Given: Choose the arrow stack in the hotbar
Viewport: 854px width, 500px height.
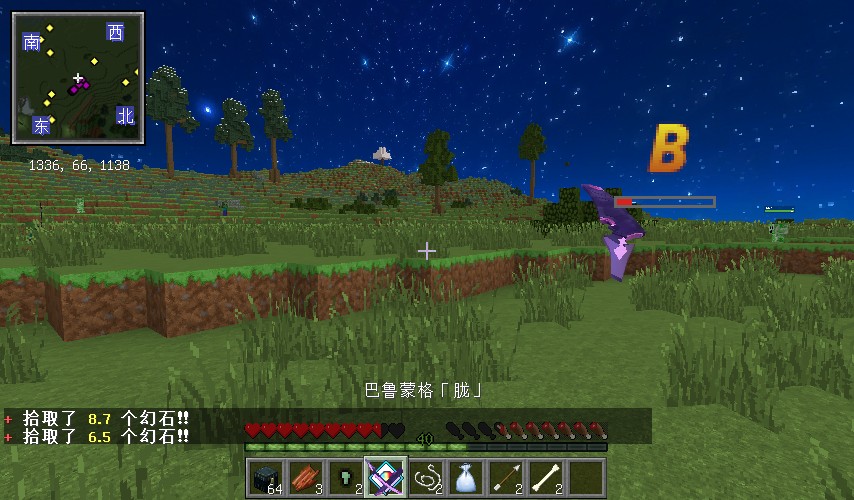Looking at the screenshot, I should [506, 478].
